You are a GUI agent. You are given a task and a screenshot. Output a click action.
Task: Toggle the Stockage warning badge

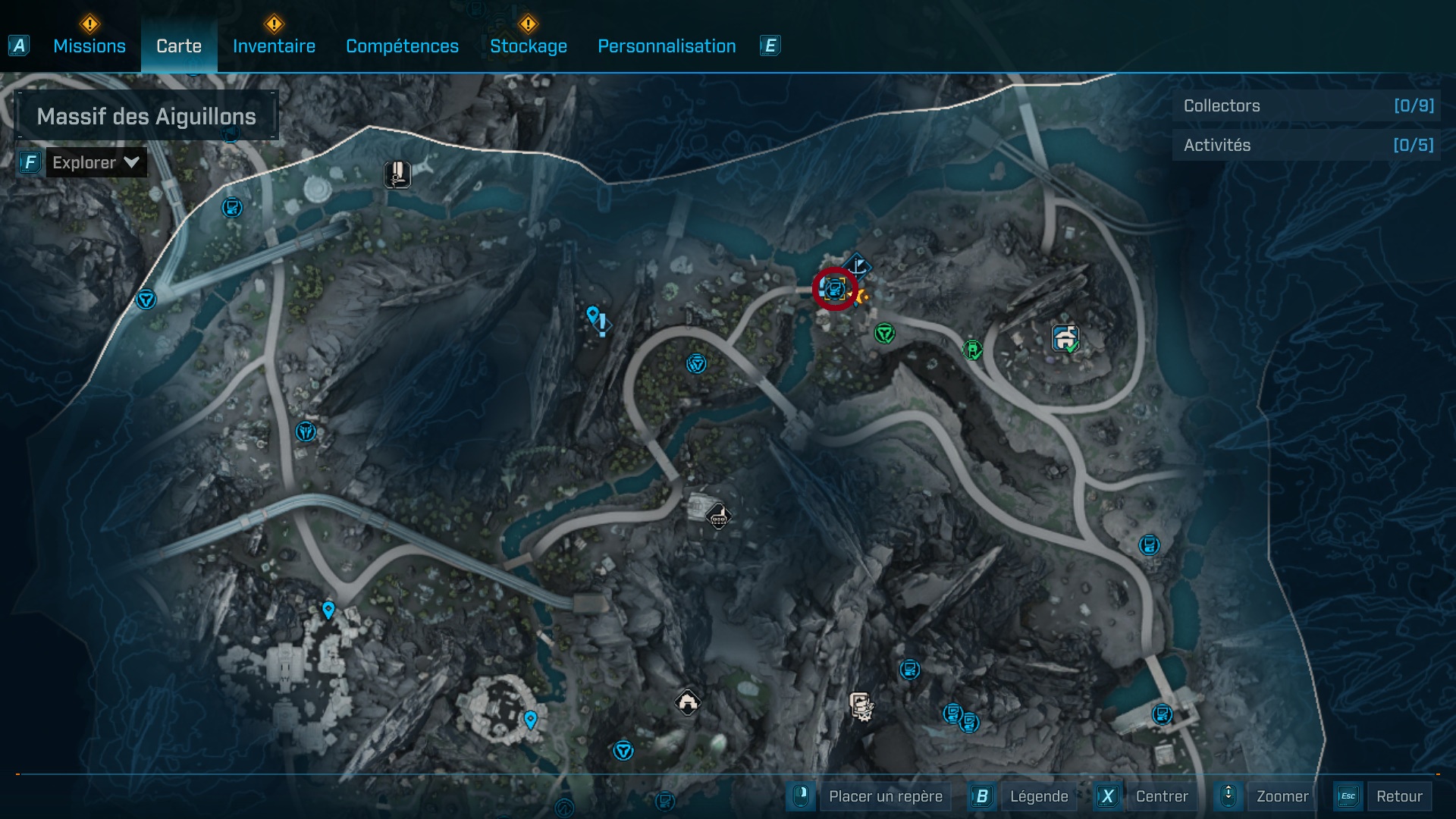(527, 25)
